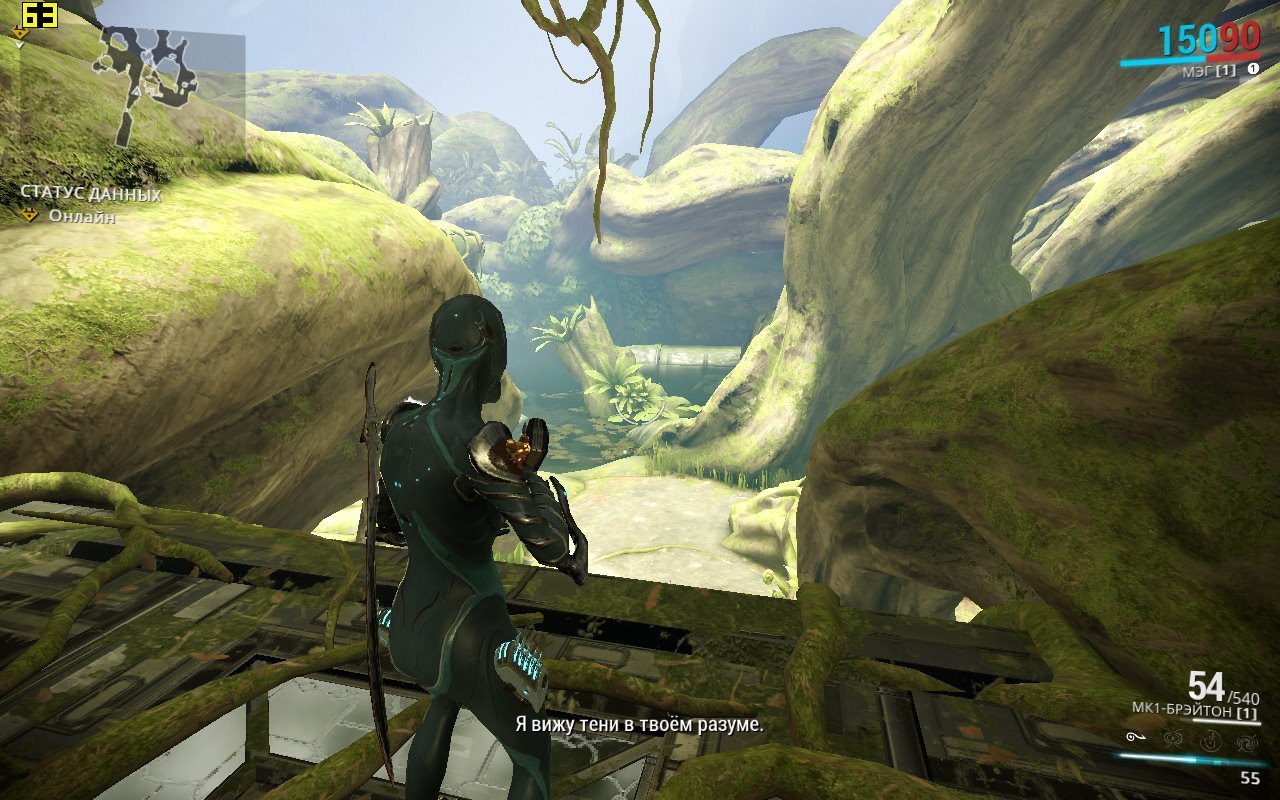
Task: Select the СТАТУС ДАННЫХ objective tracker
Action: pos(90,194)
